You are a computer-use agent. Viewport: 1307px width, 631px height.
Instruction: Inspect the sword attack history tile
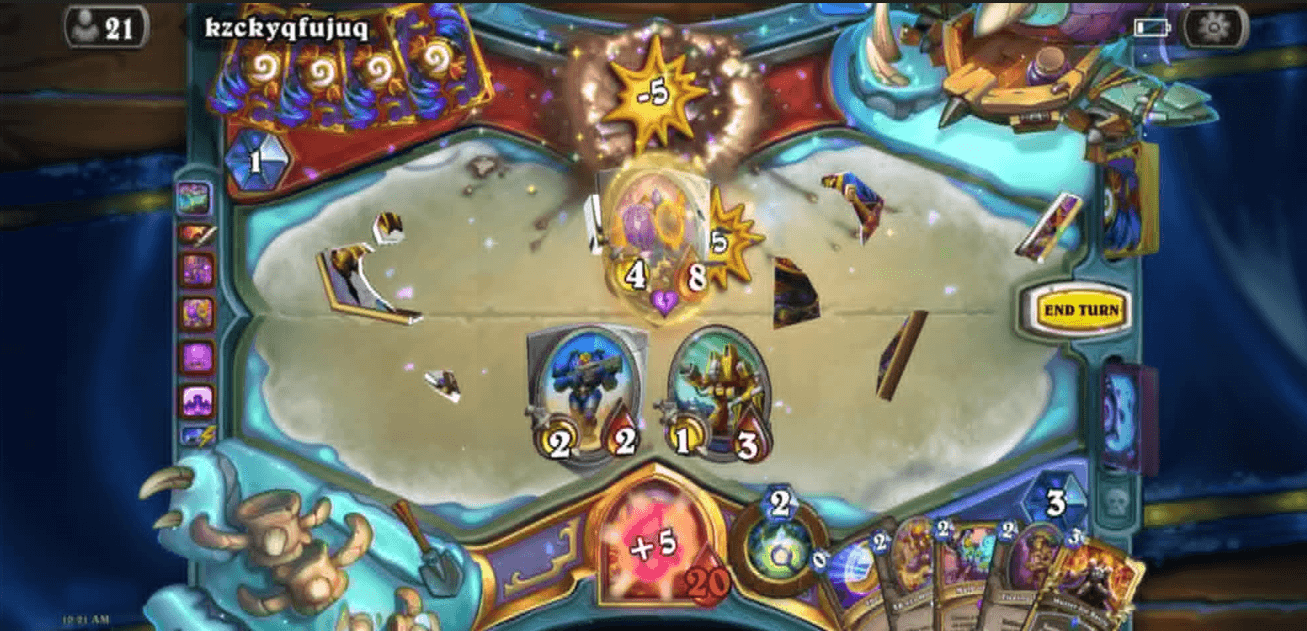coord(196,235)
